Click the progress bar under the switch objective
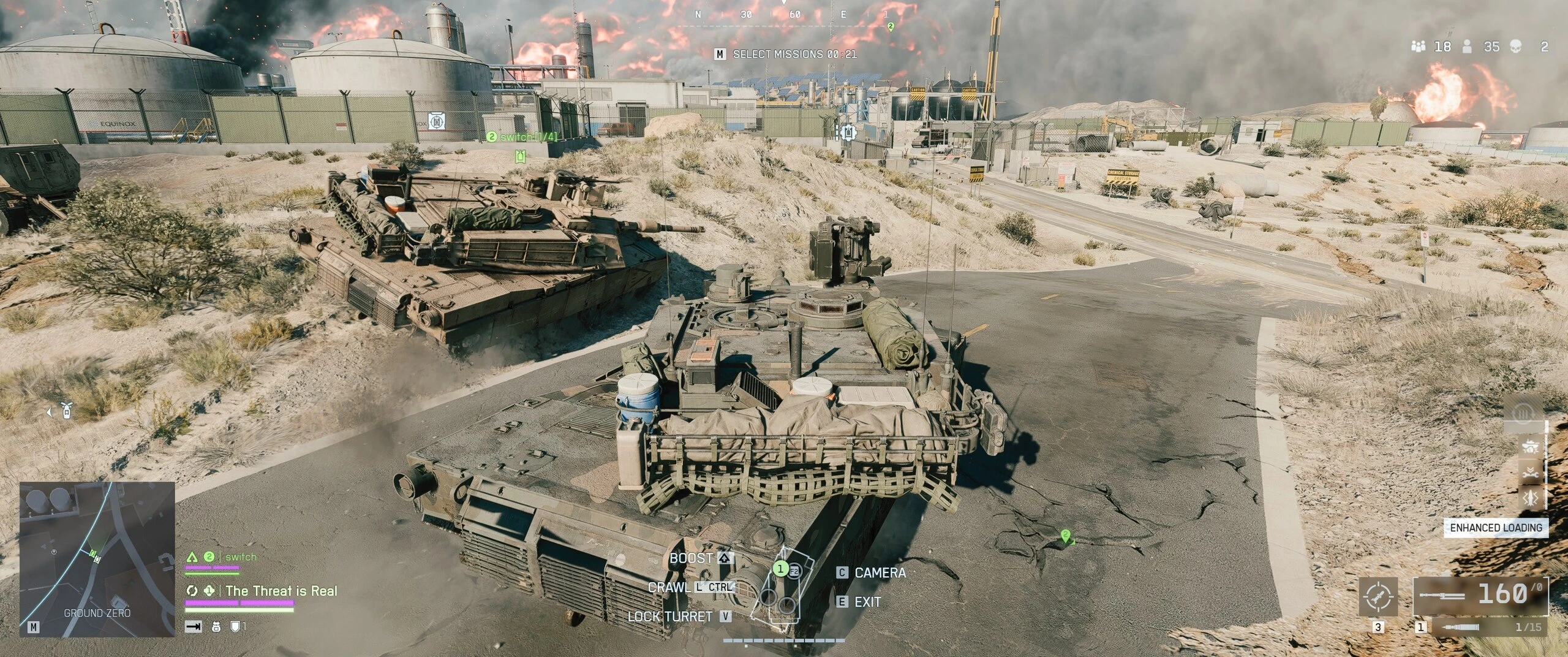This screenshot has height=657, width=1568. click(212, 568)
